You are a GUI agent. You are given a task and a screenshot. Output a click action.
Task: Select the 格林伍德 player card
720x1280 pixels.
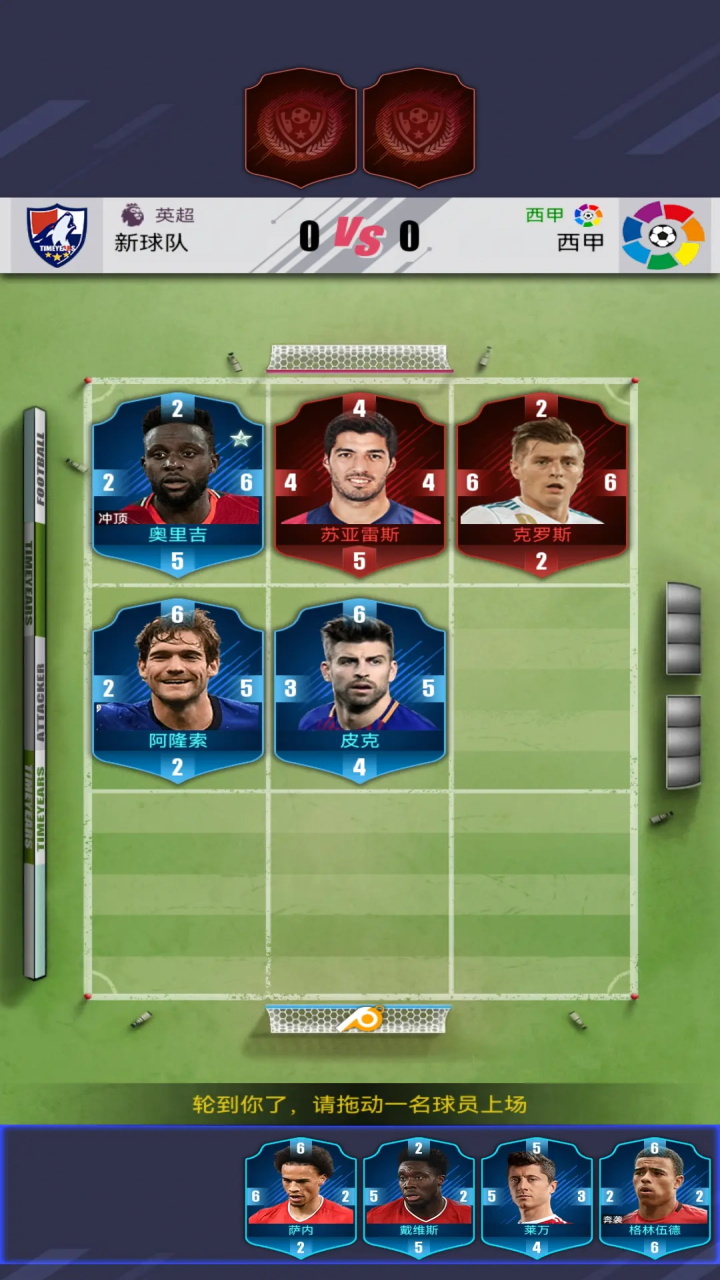[x=654, y=1198]
